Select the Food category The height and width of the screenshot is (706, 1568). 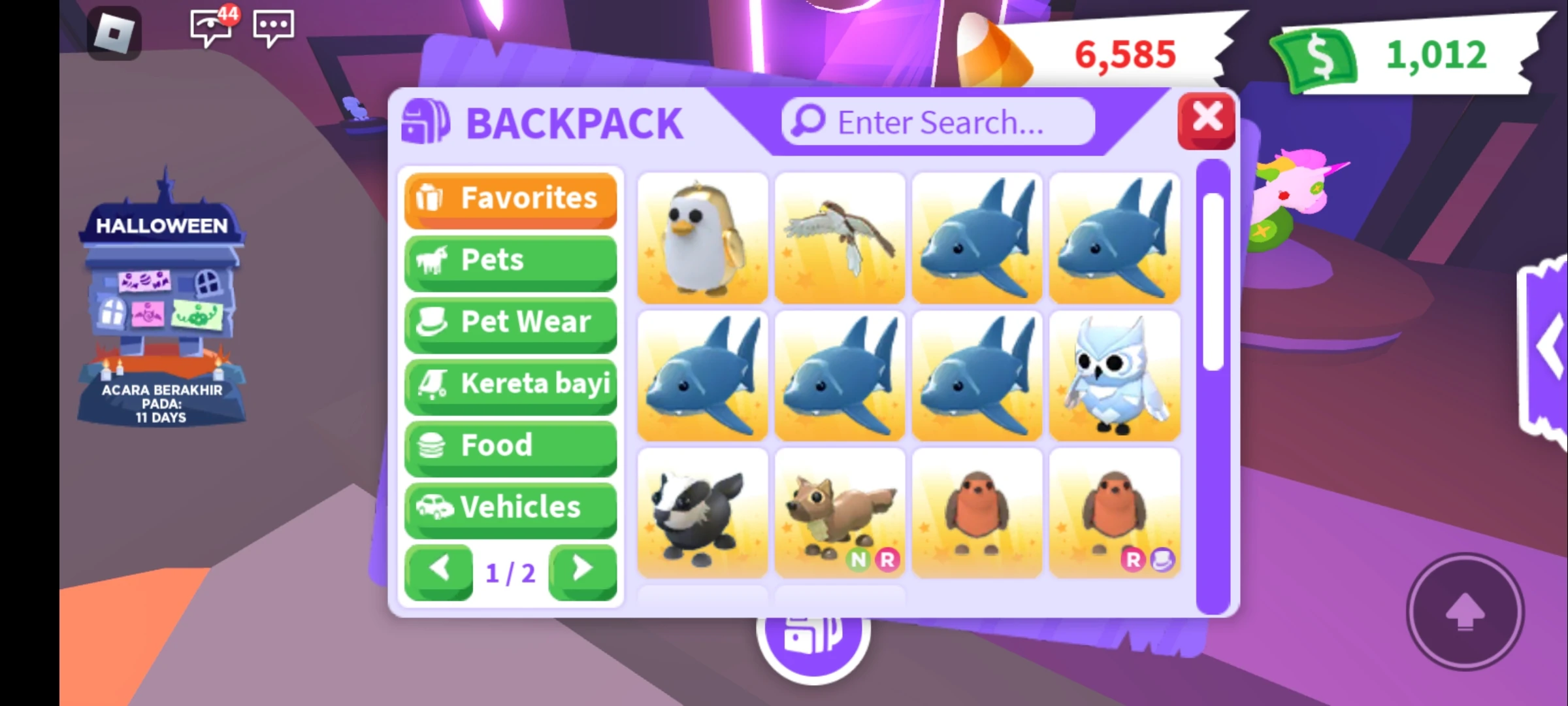coord(510,446)
